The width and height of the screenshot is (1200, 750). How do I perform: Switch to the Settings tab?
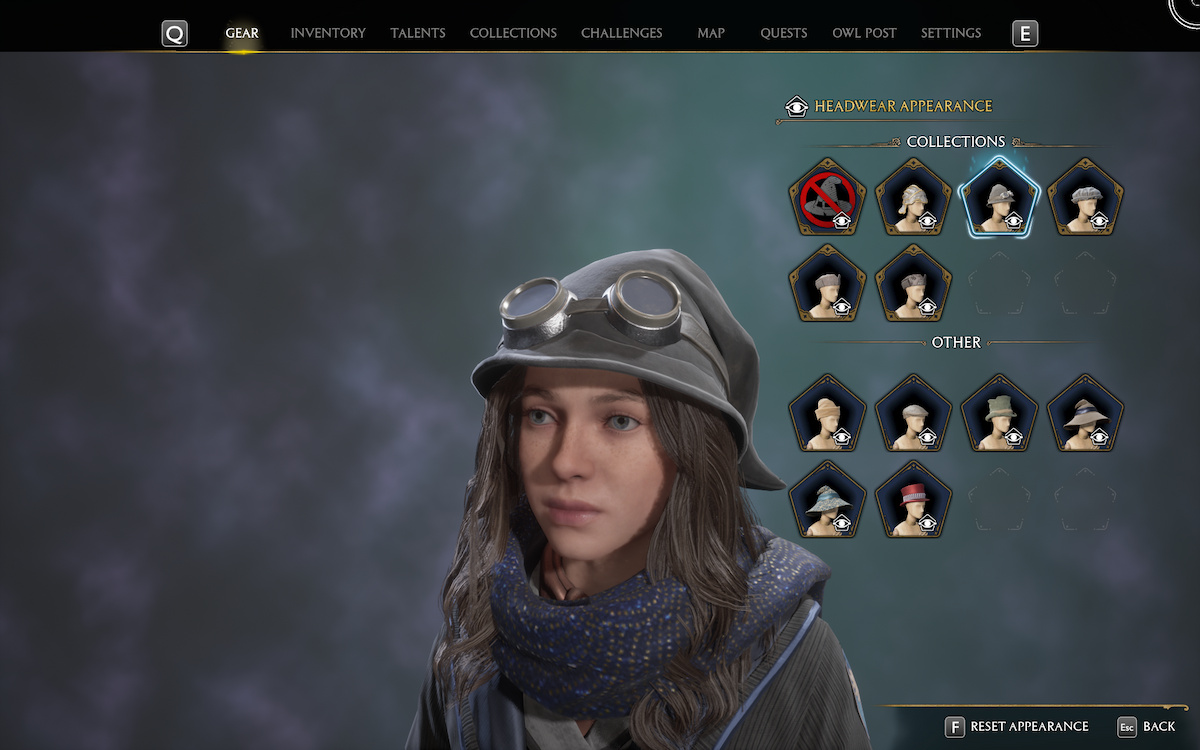pyautogui.click(x=950, y=33)
